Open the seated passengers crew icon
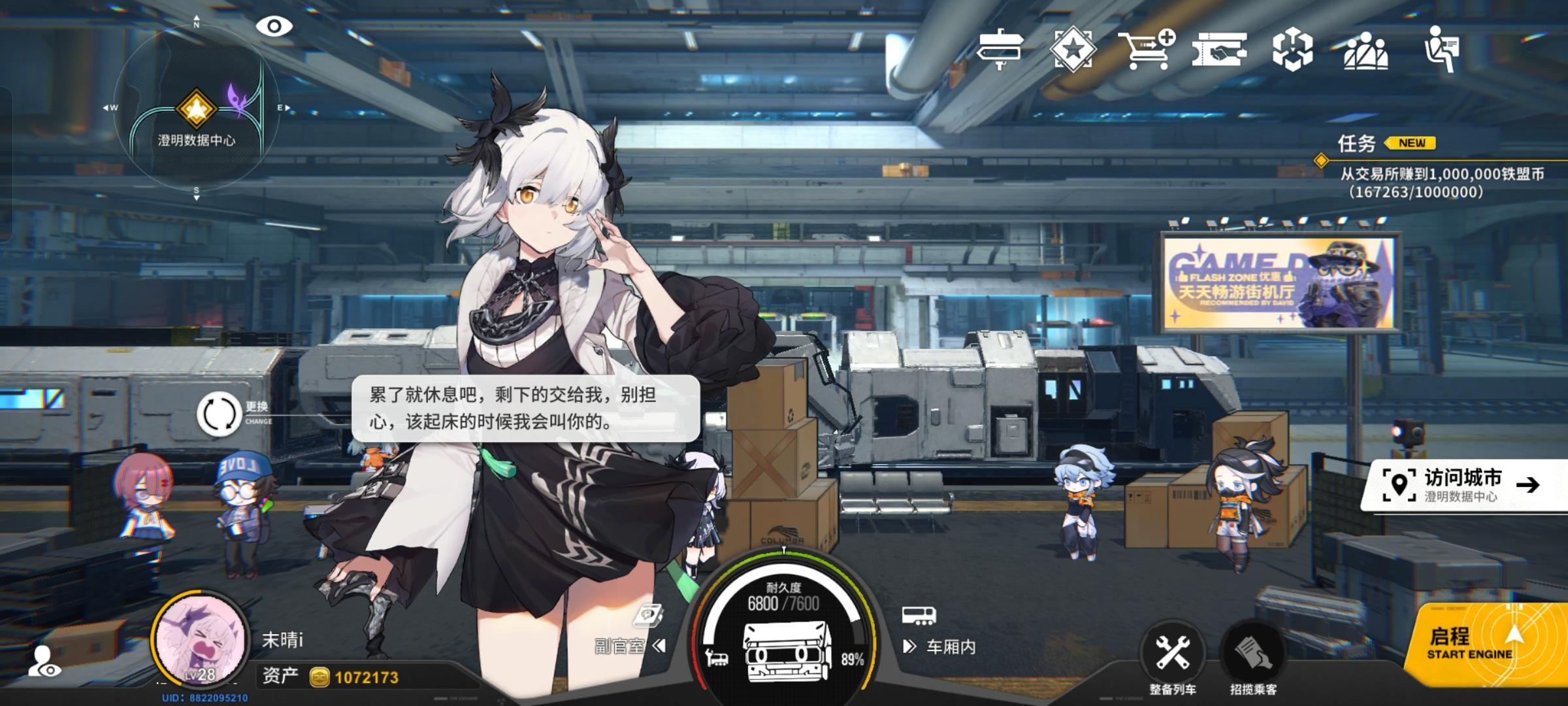The image size is (1568, 706). point(1365,49)
